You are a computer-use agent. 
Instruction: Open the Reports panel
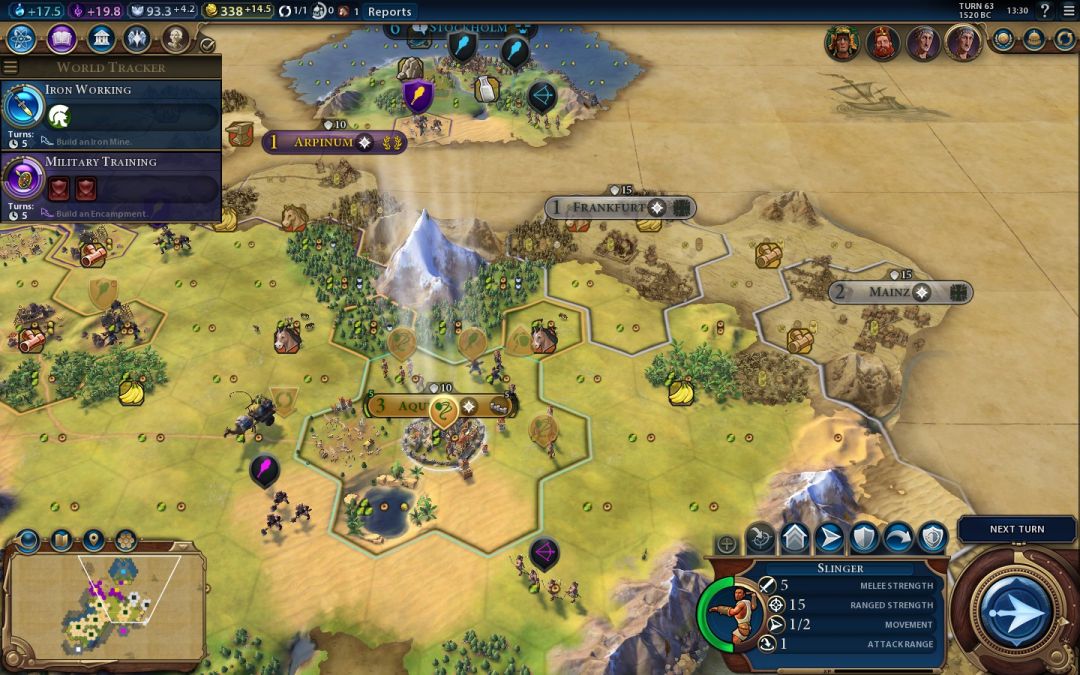point(389,11)
